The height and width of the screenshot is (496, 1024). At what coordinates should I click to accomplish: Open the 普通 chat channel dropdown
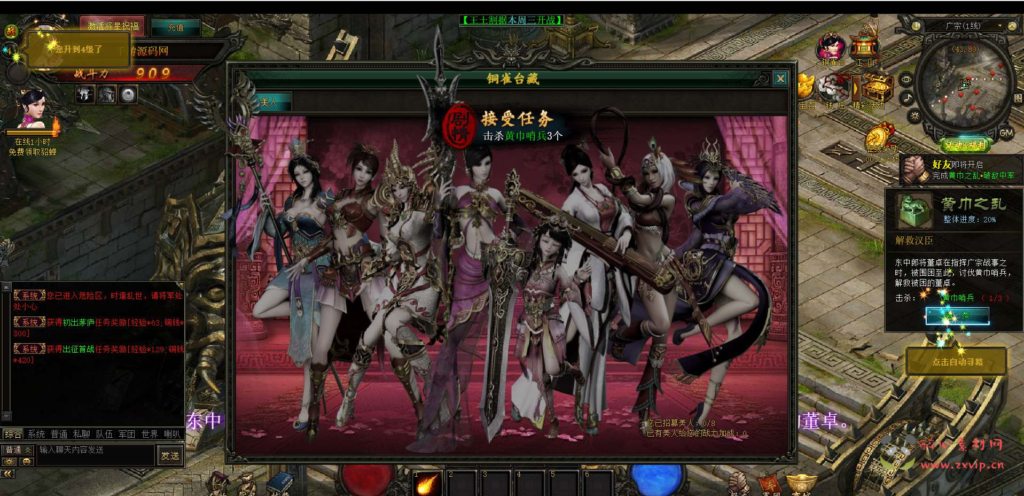pos(16,451)
